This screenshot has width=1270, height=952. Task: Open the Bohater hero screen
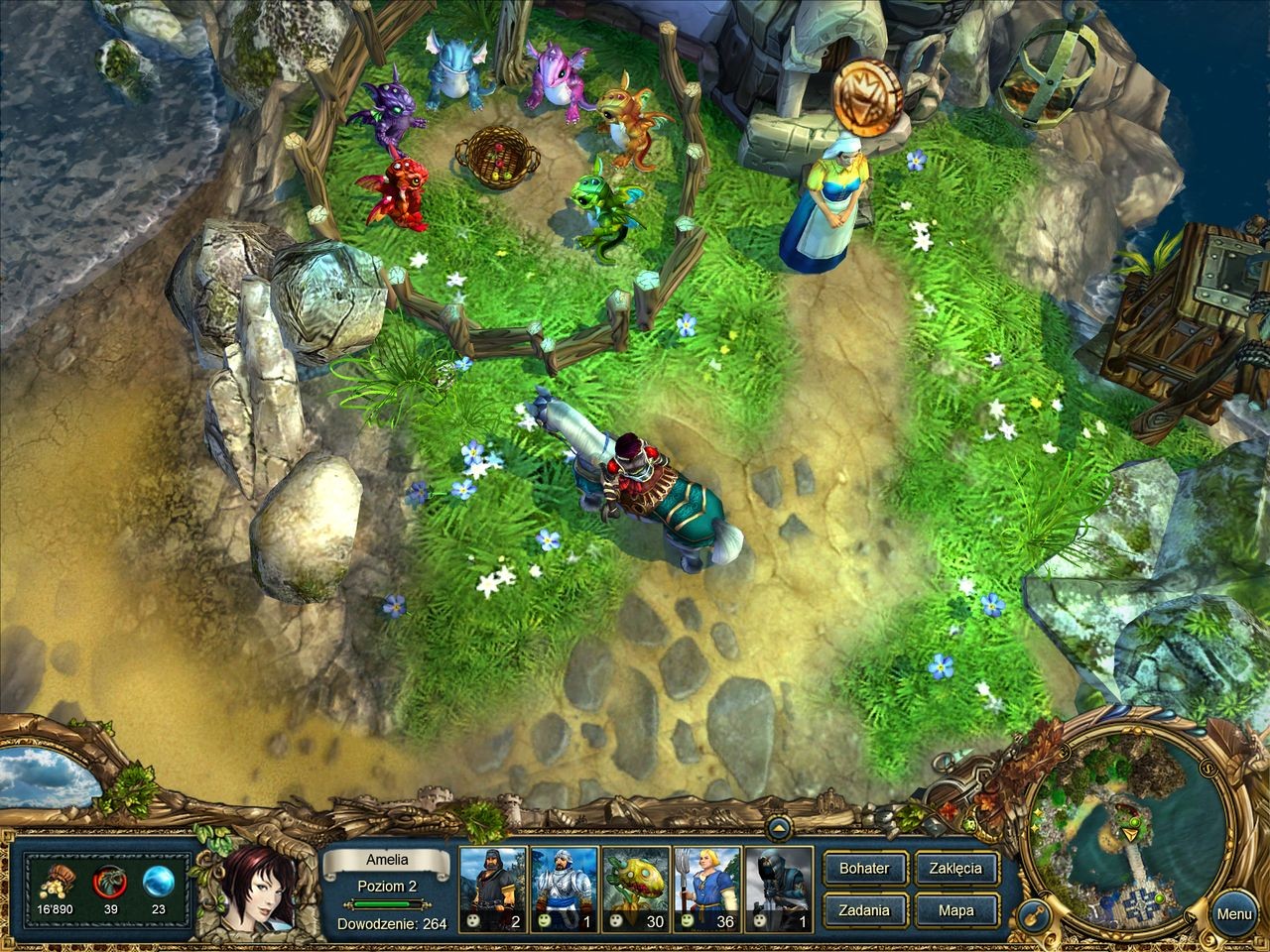(x=864, y=868)
